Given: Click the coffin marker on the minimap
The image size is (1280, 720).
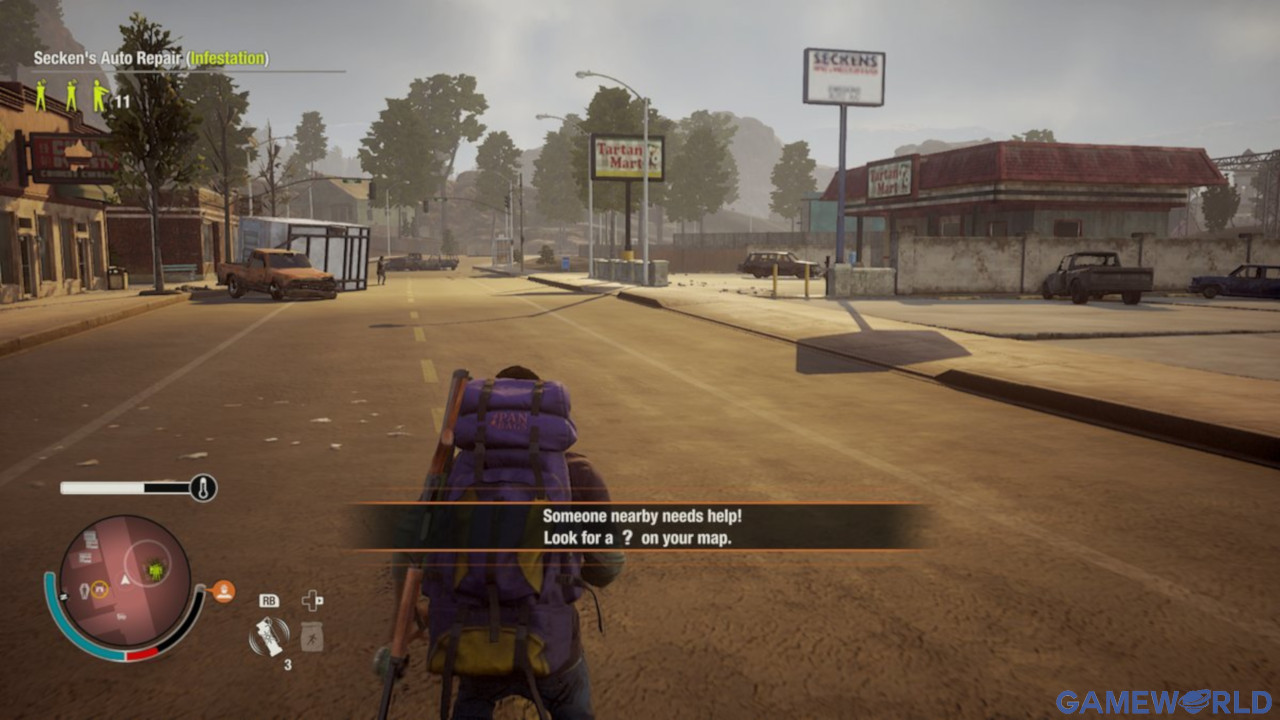Looking at the screenshot, I should click(83, 590).
